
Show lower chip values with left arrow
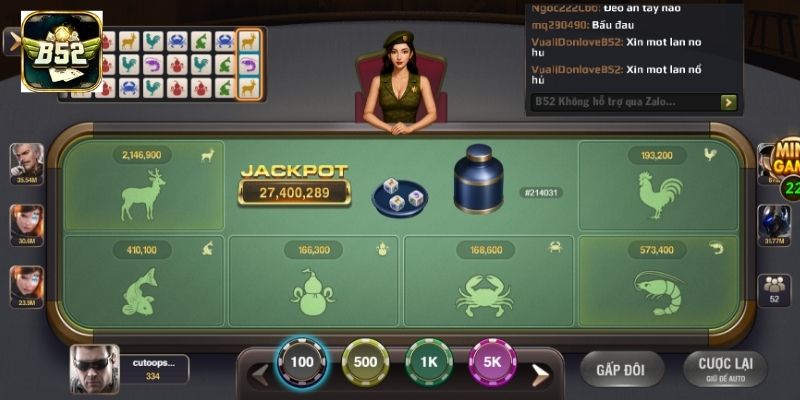259,375
